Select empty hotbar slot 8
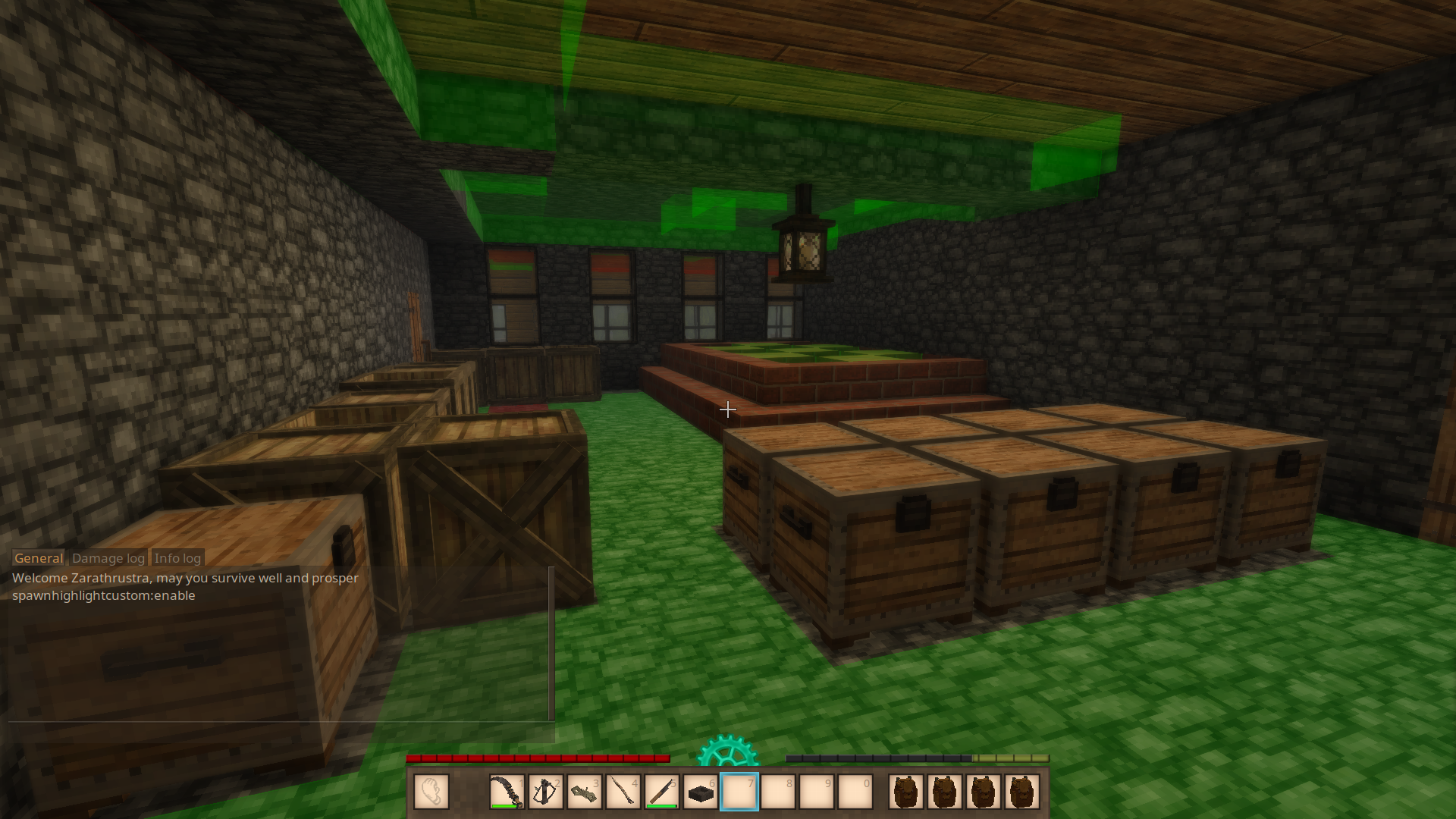The image size is (1456, 819). pyautogui.click(x=777, y=792)
